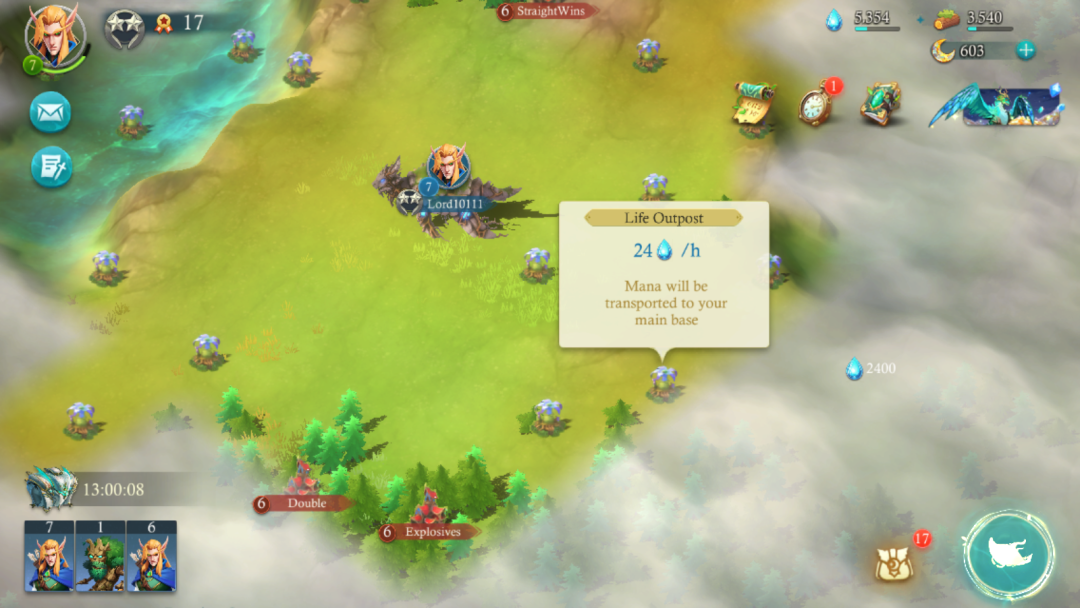
Task: Open the green gem spellbook icon
Action: pyautogui.click(x=880, y=104)
